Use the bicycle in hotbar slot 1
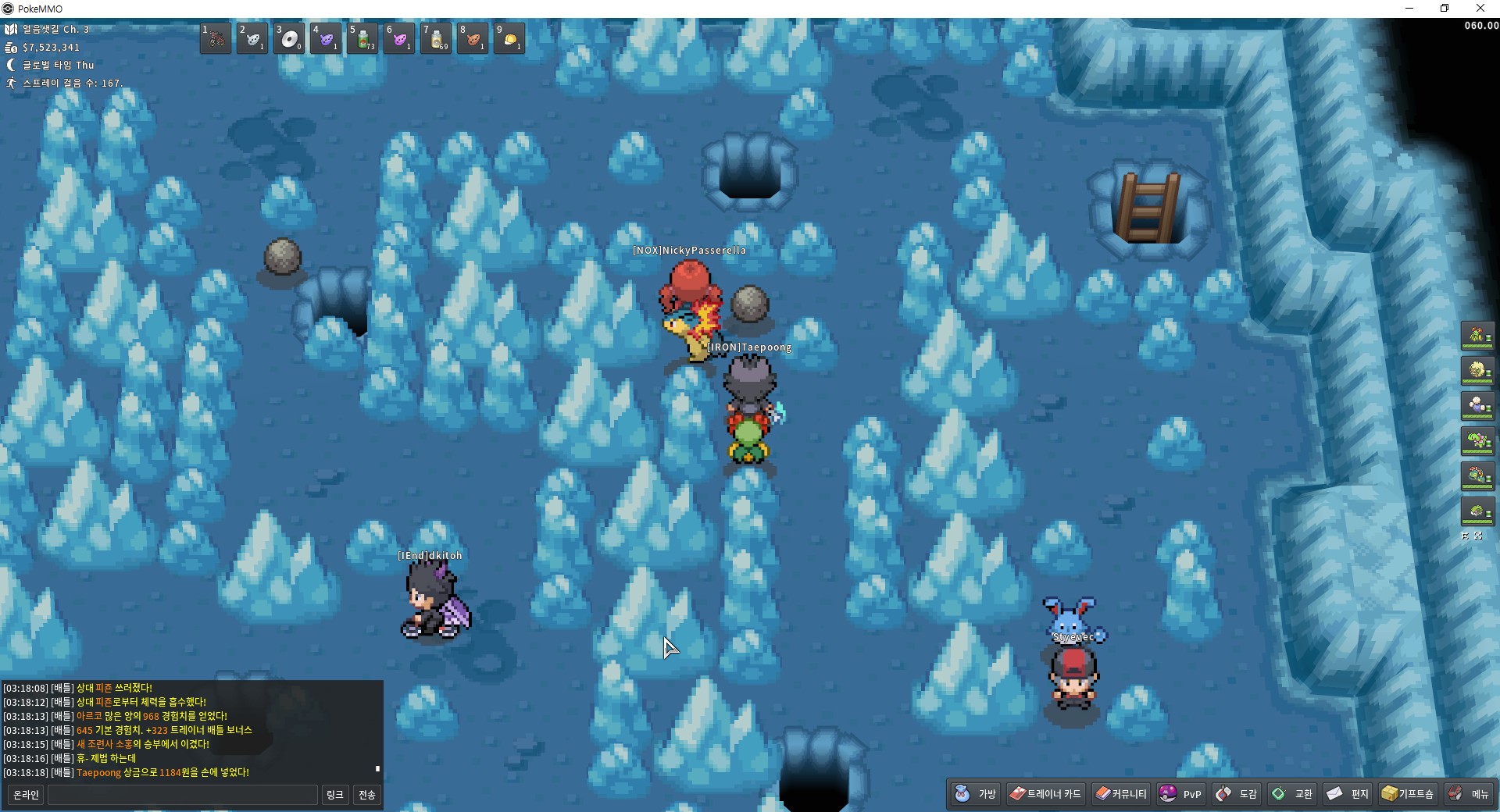The image size is (1500, 812). tap(216, 38)
